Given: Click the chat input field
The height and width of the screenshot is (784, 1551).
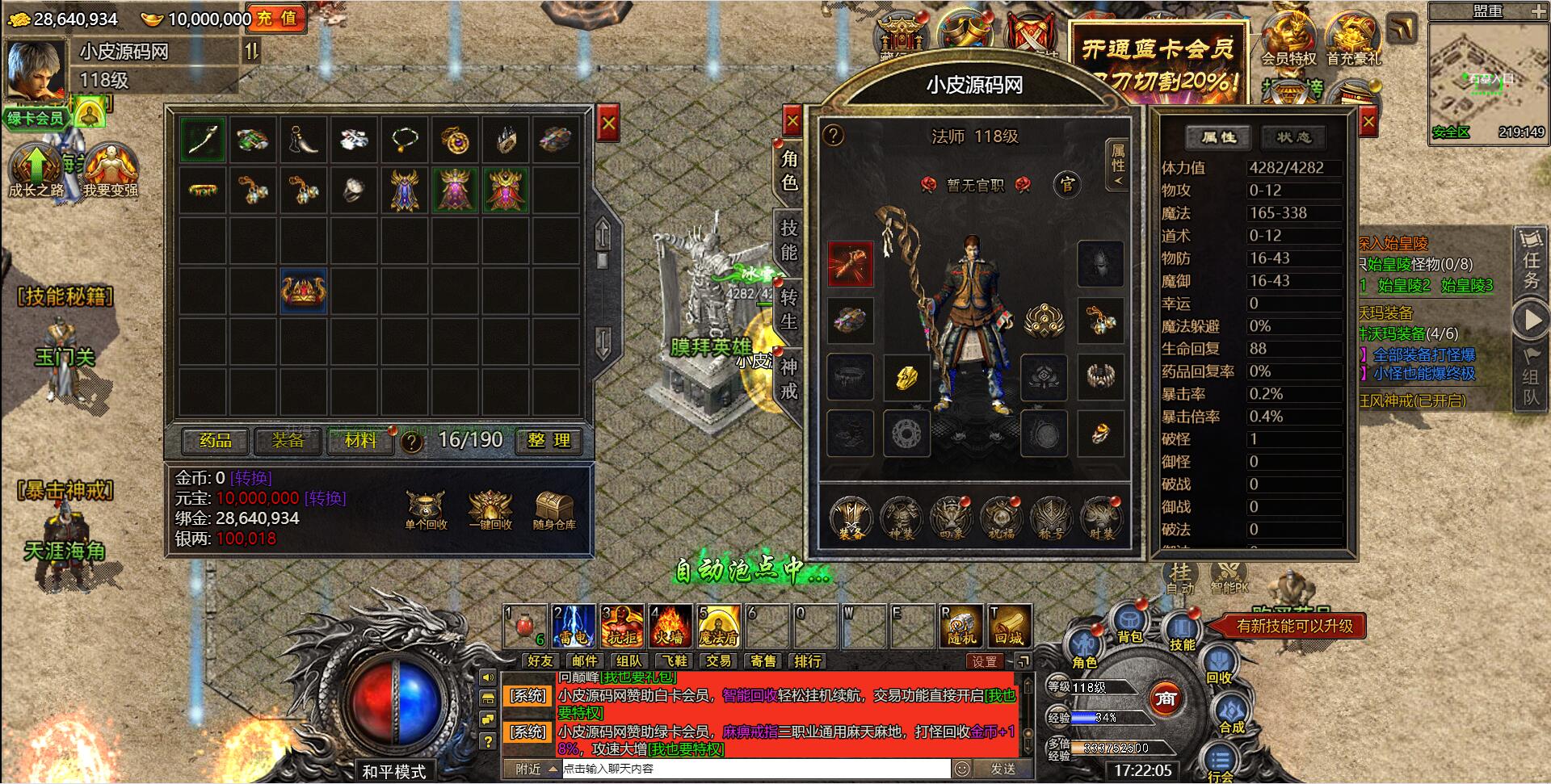Looking at the screenshot, I should [755, 769].
